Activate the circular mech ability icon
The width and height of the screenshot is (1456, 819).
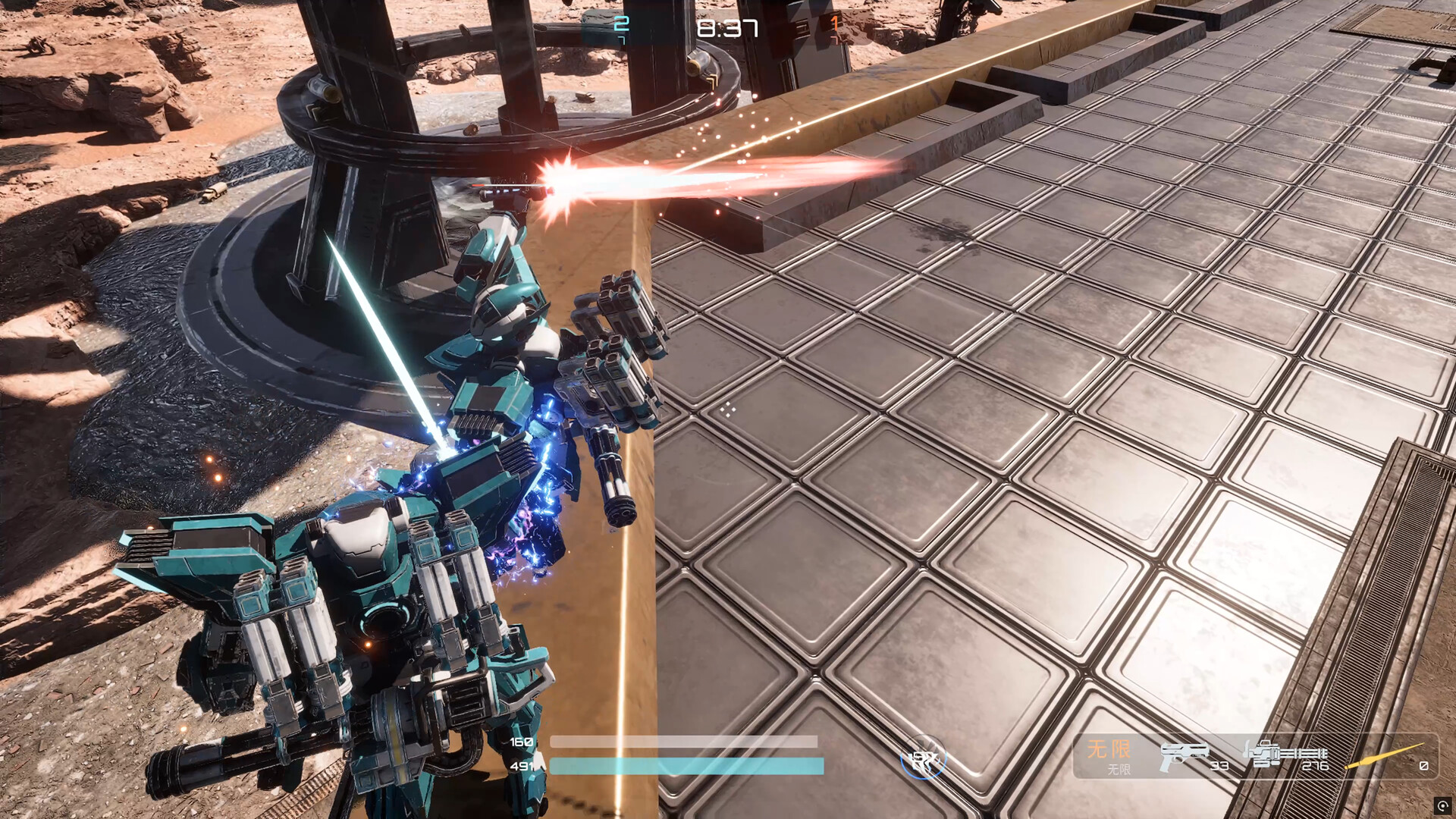click(x=924, y=759)
